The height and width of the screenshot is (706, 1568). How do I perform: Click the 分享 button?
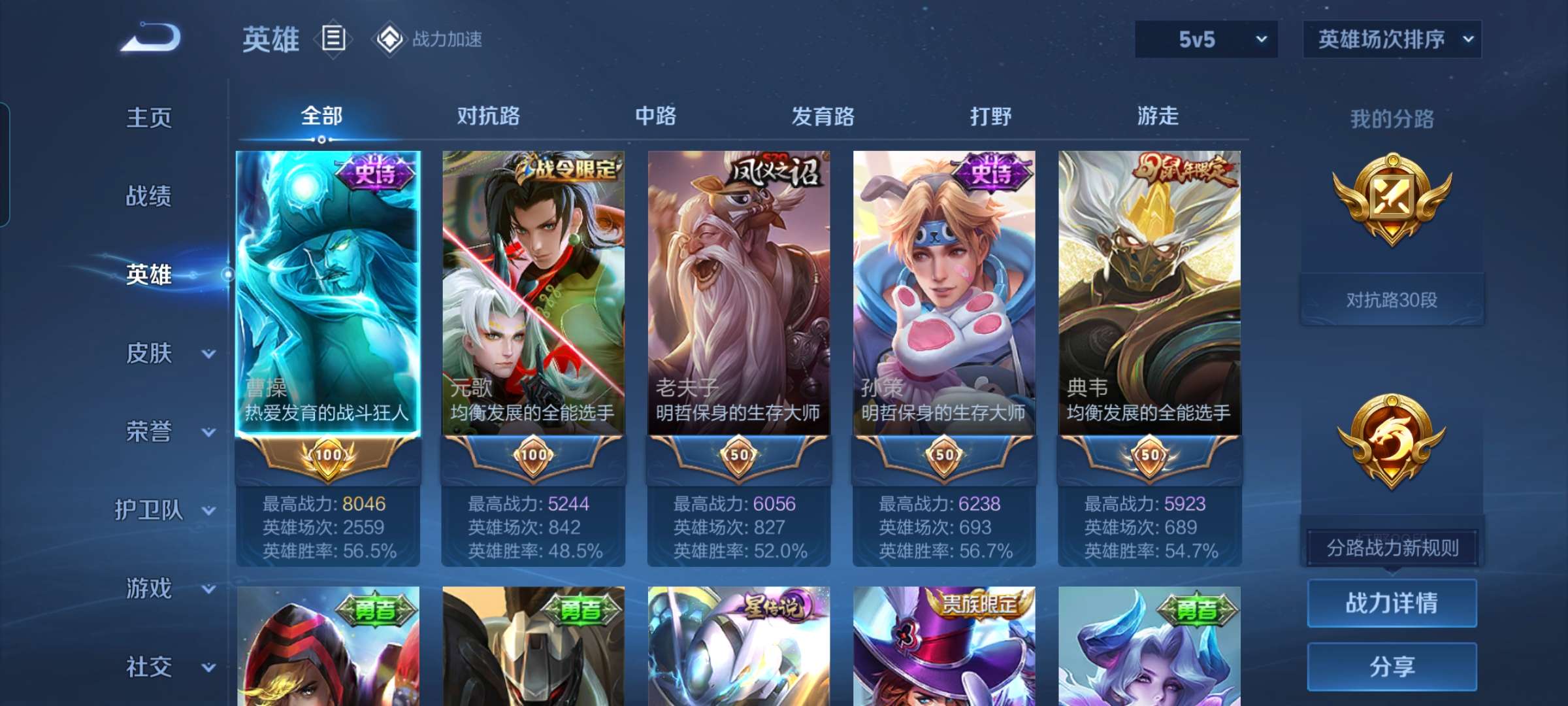pos(1392,665)
